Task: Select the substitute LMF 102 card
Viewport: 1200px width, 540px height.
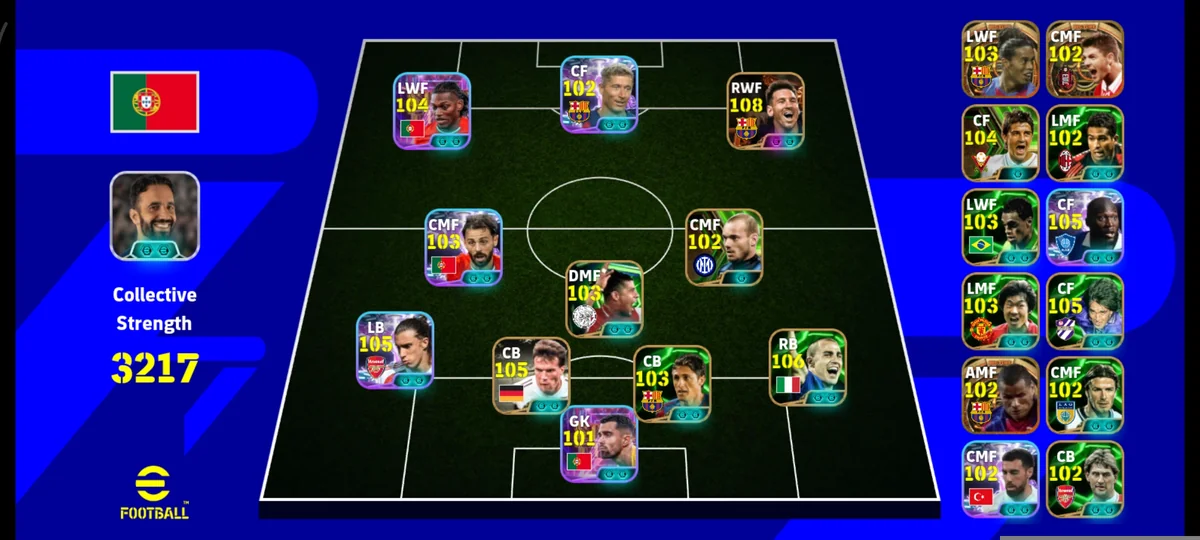Action: tap(1085, 143)
